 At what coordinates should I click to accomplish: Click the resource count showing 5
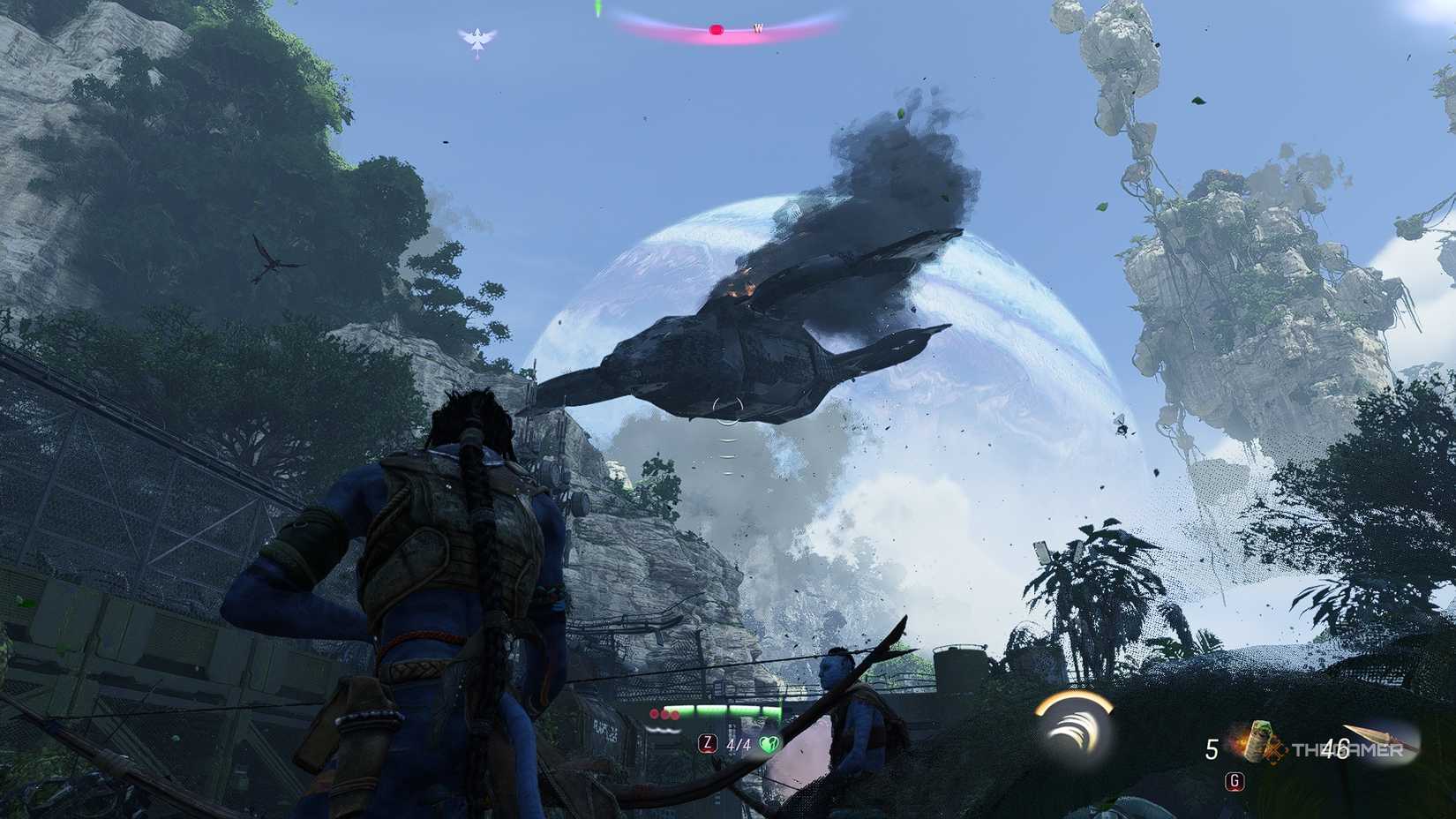1212,748
